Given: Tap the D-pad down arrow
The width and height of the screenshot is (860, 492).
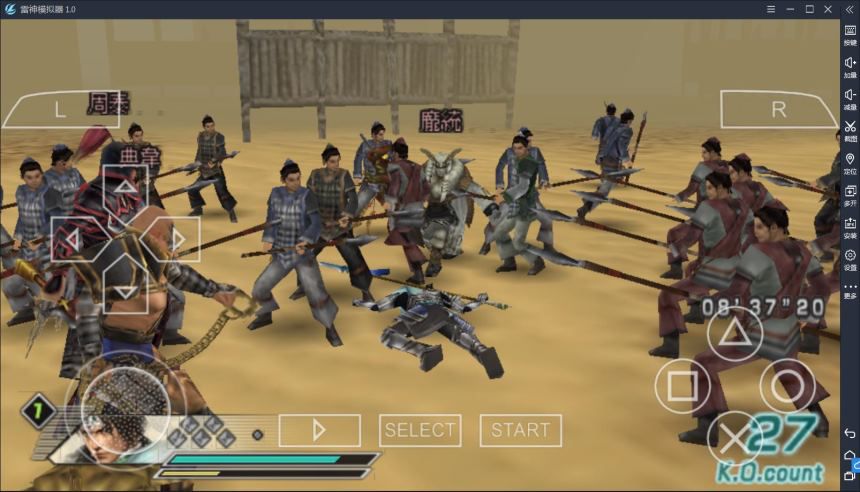Looking at the screenshot, I should pyautogui.click(x=124, y=288).
